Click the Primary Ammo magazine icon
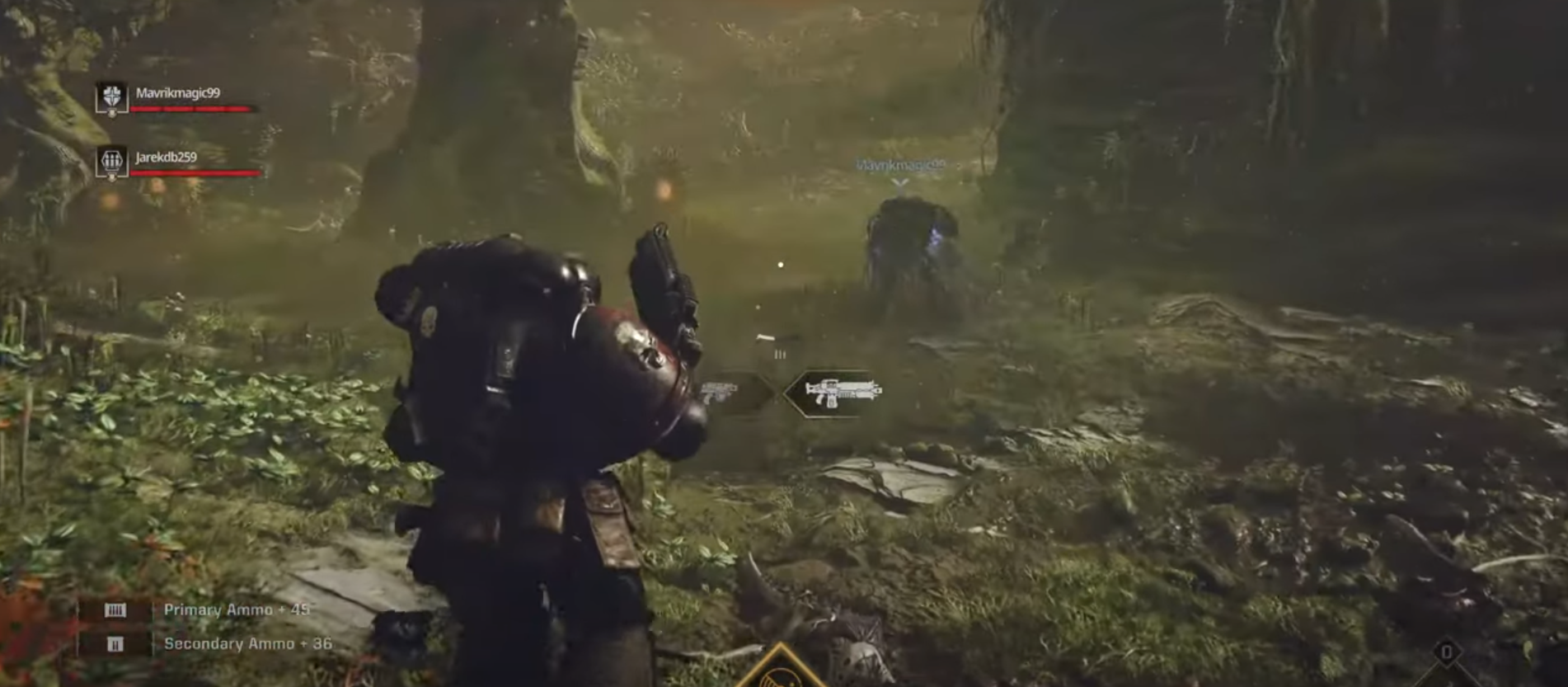This screenshot has height=687, width=1568. click(x=116, y=610)
